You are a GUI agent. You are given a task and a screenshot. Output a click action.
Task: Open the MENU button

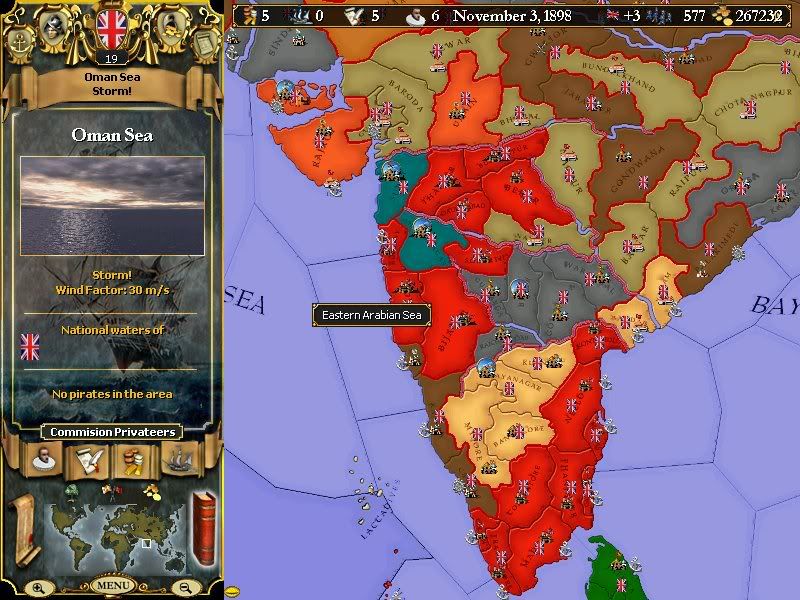coord(112,585)
